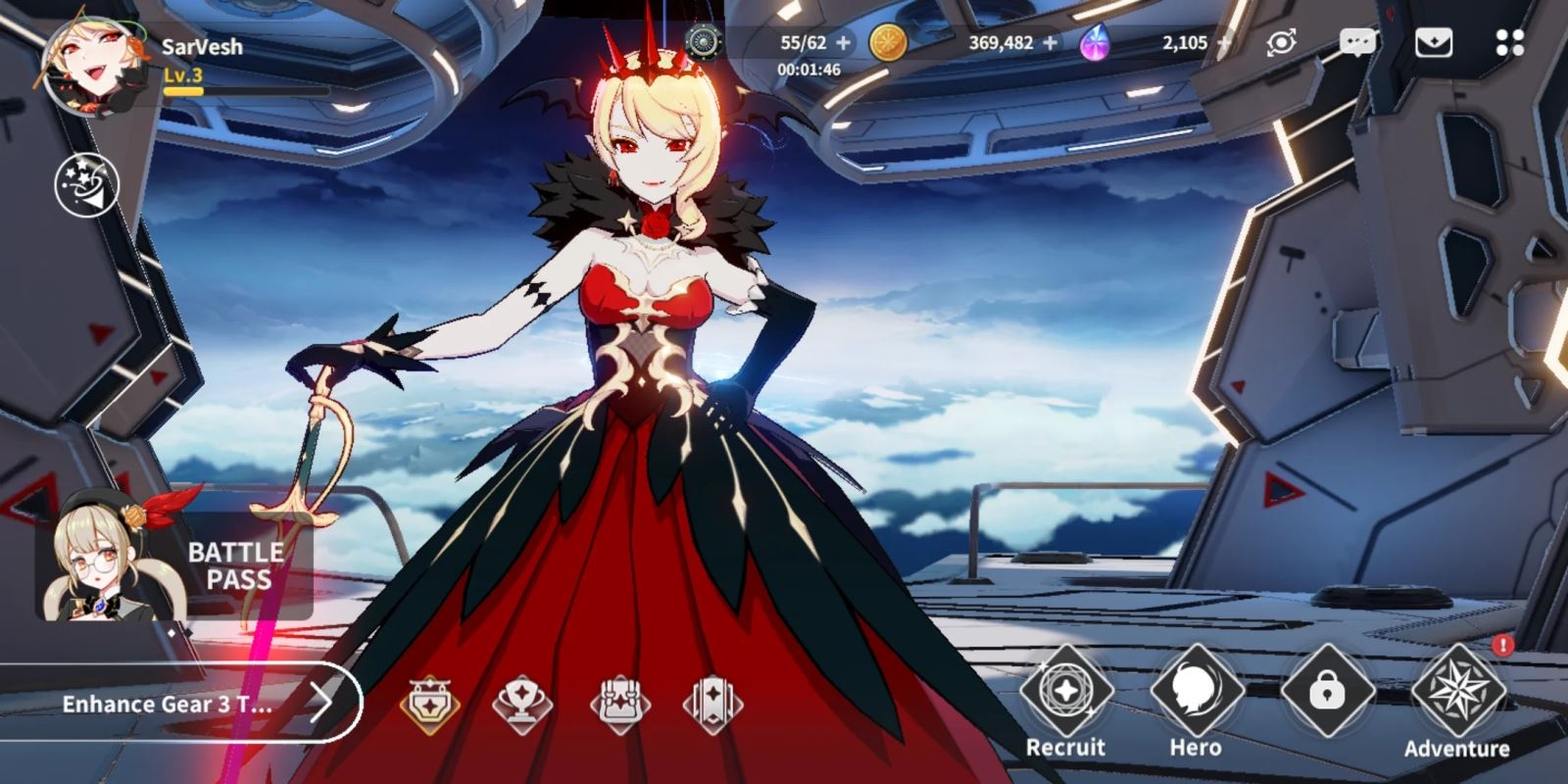The width and height of the screenshot is (1568, 784).
Task: Open the mailbox icon
Action: pos(1437,41)
